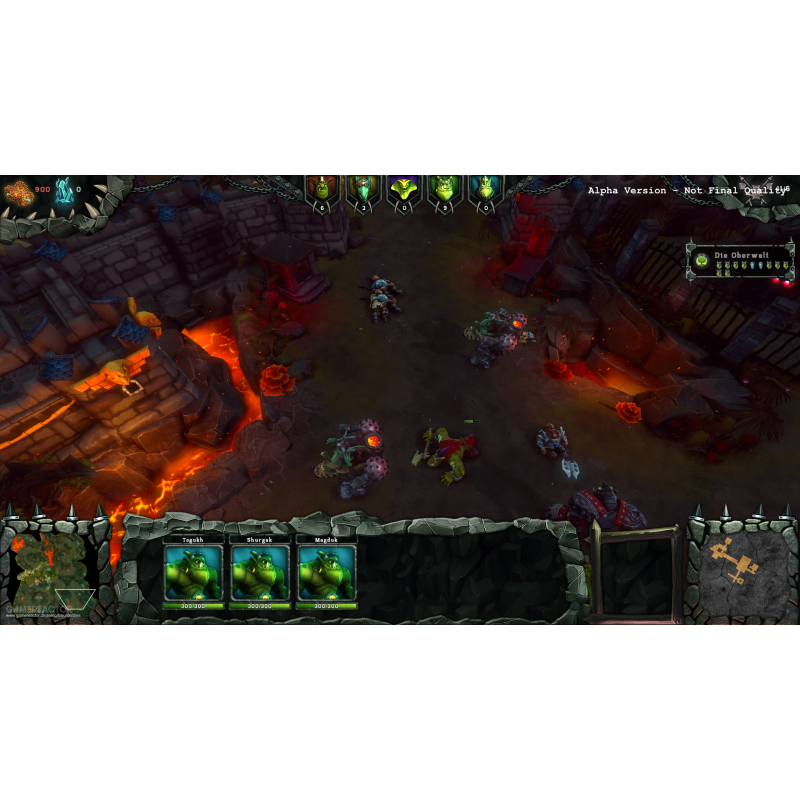Select the teal-framed spiky creature icon
The width and height of the screenshot is (800, 800).
[485, 188]
